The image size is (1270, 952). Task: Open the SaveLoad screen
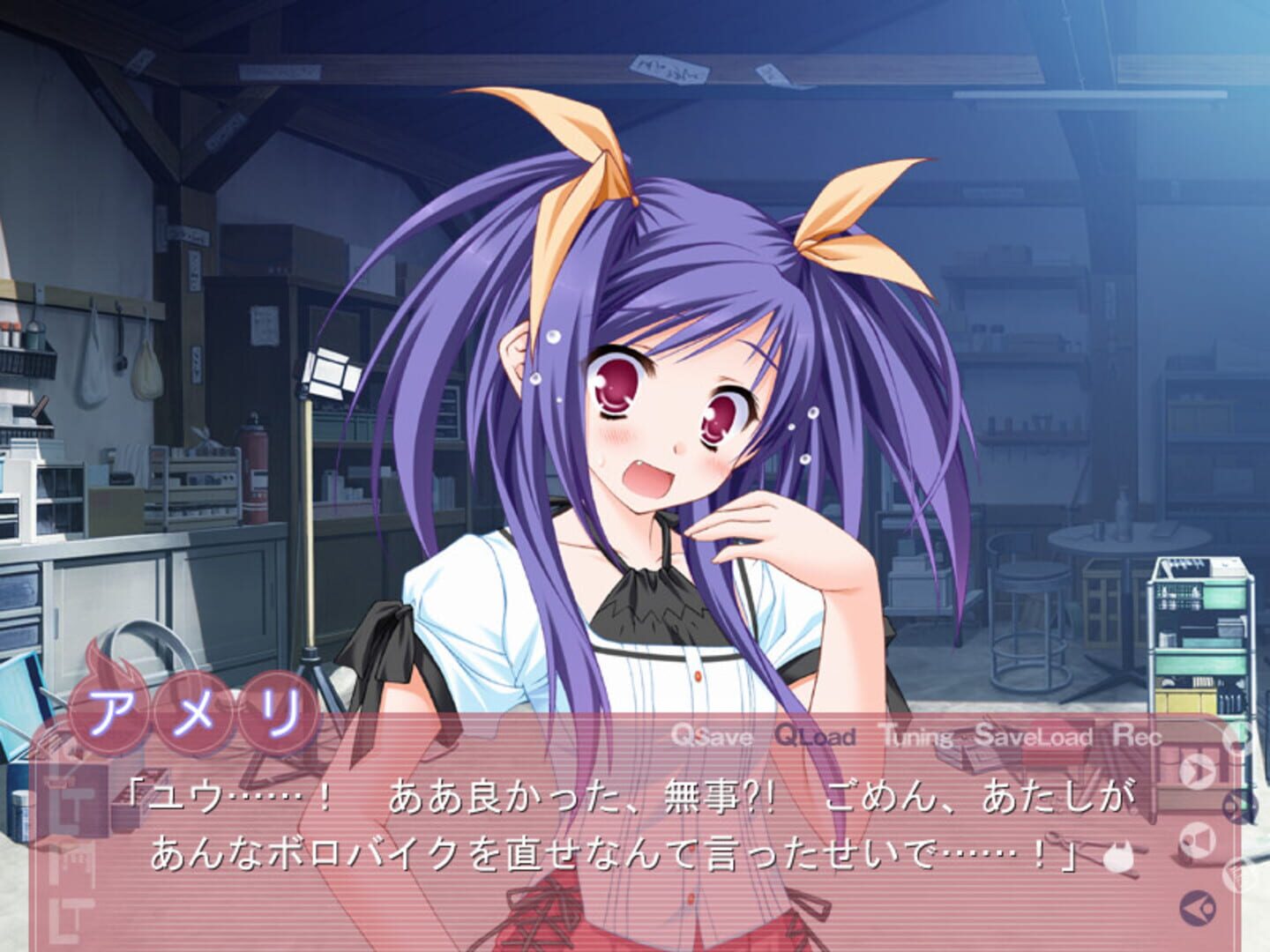pyautogui.click(x=1033, y=739)
